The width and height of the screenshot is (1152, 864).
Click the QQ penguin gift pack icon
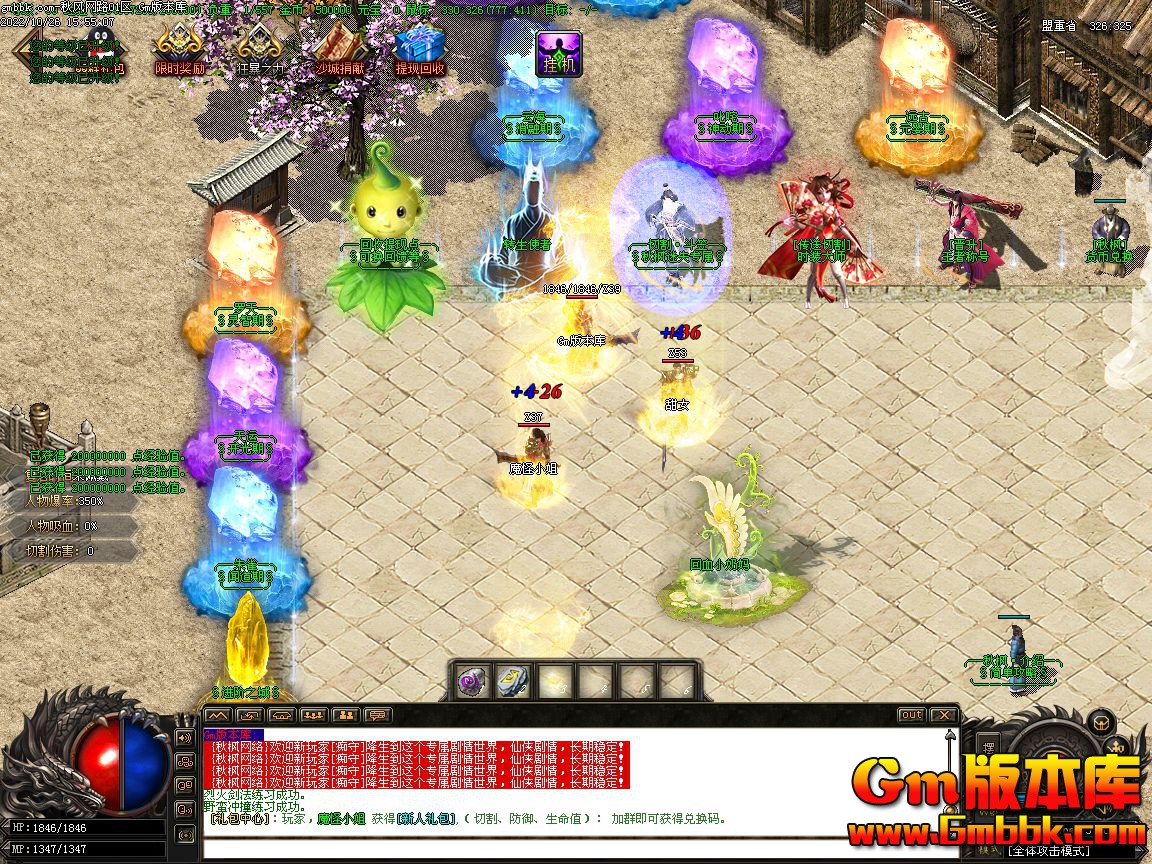(100, 45)
